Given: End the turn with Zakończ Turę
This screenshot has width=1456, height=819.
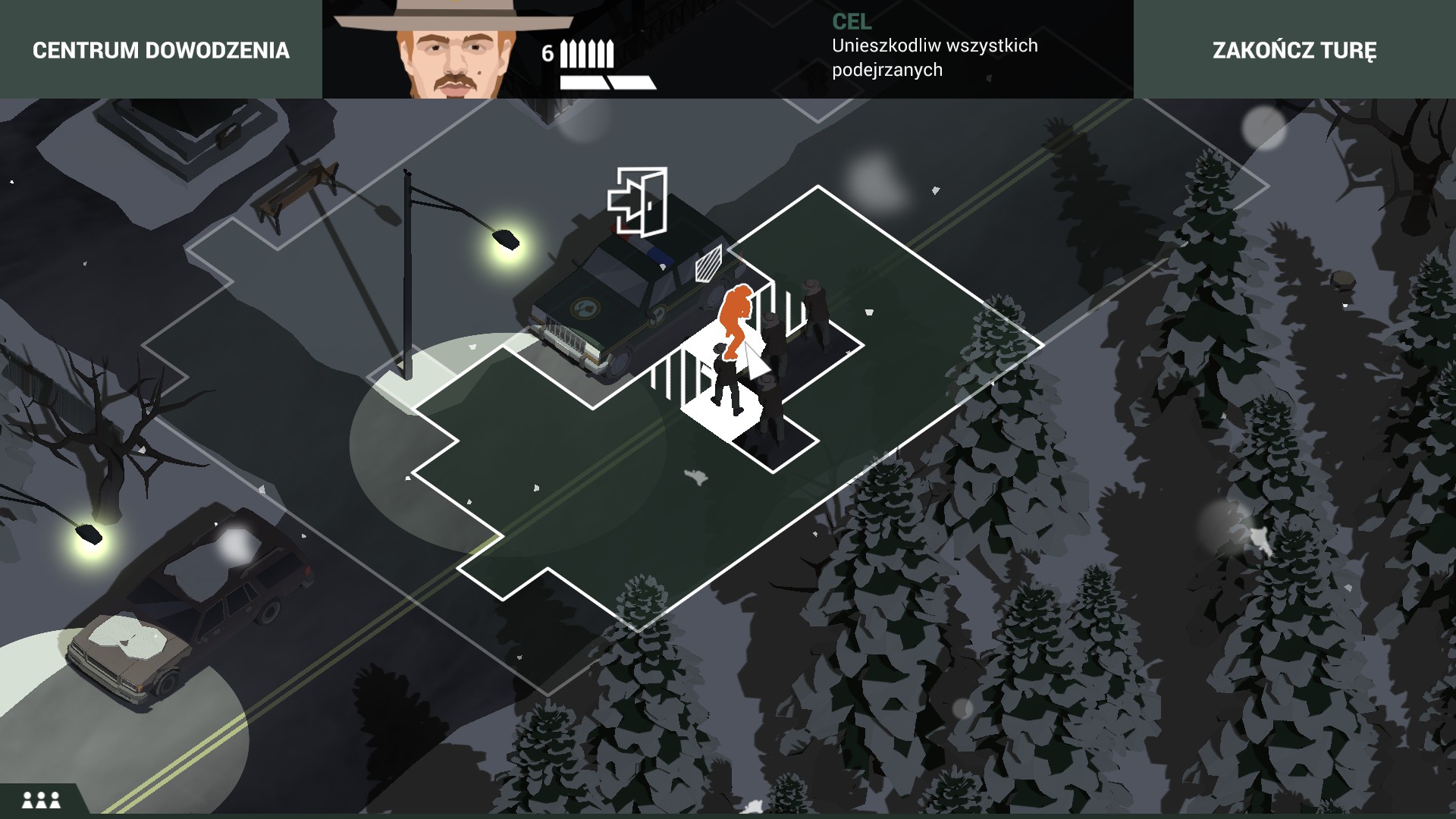Looking at the screenshot, I should coord(1294,50).
